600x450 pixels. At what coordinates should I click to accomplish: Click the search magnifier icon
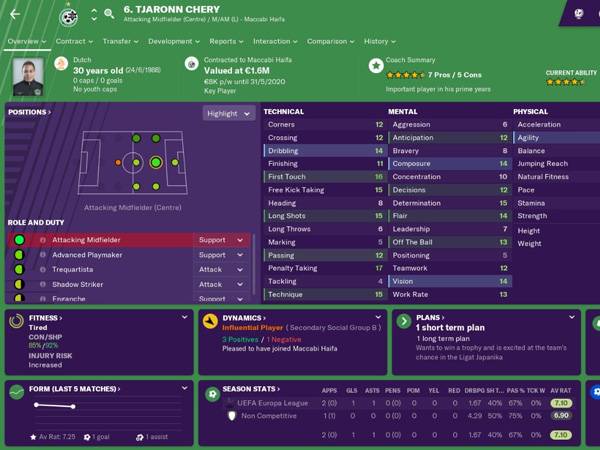pyautogui.click(x=108, y=14)
